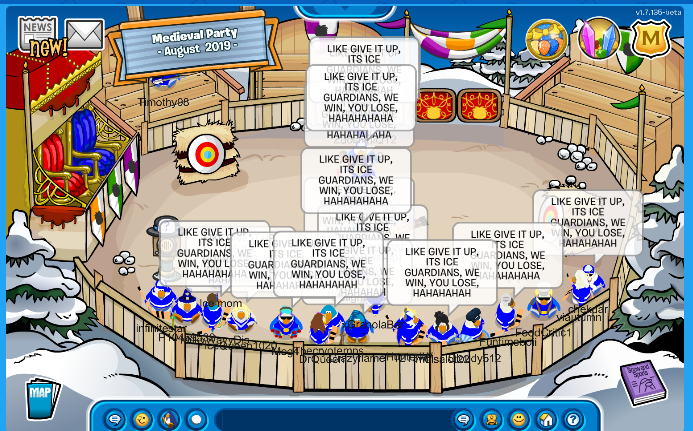Image resolution: width=693 pixels, height=431 pixels.
Task: Select the snowball throw button
Action: [x=196, y=419]
